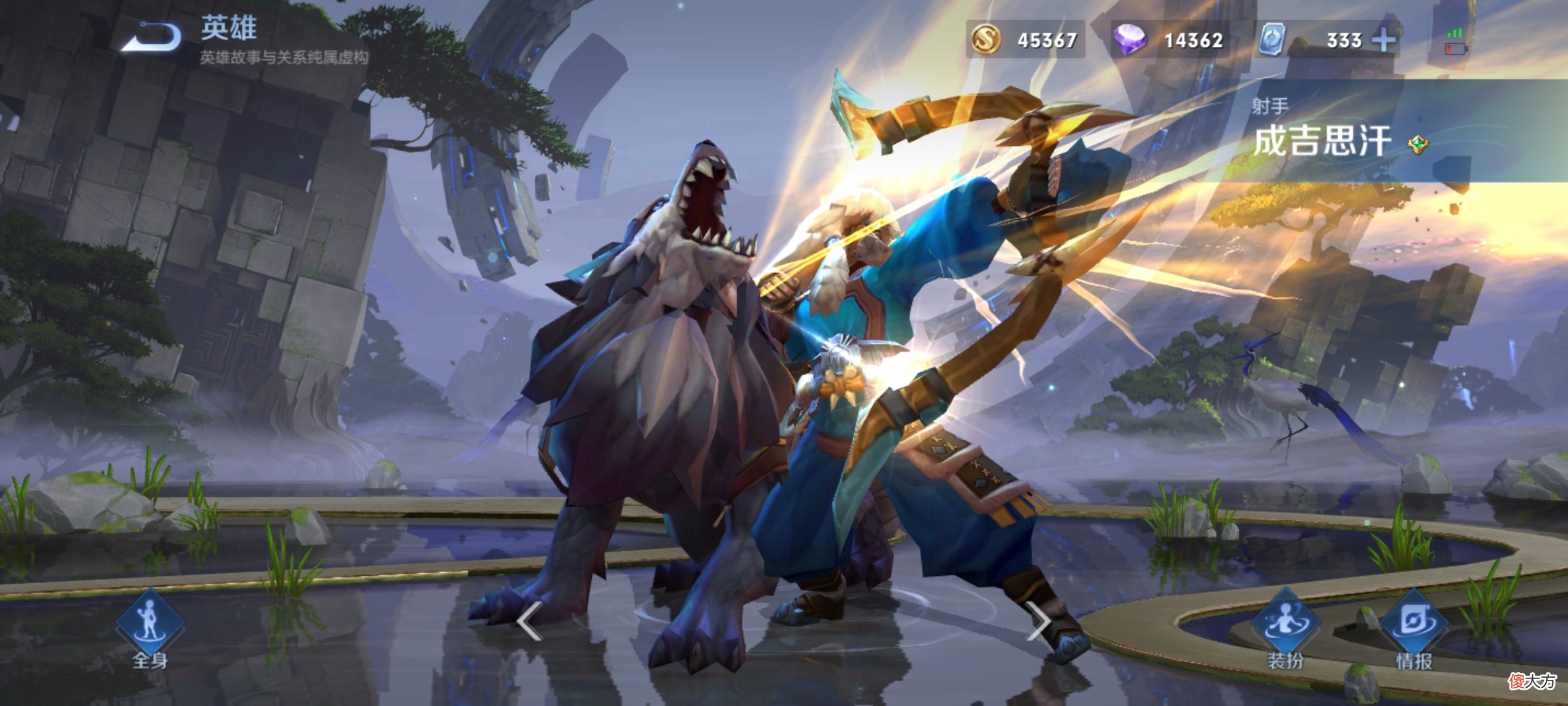Image resolution: width=1568 pixels, height=706 pixels.
Task: Open the 全身 full-body view
Action: click(x=150, y=628)
